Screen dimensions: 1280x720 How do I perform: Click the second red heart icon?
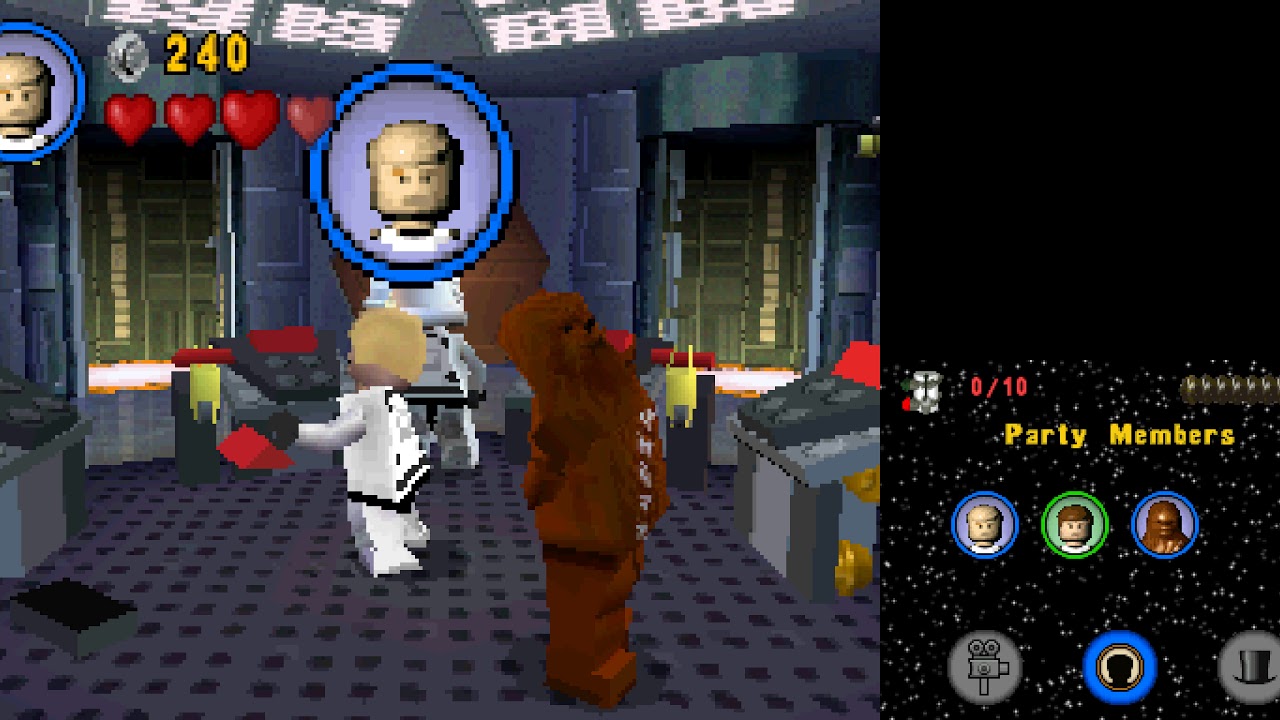(187, 112)
